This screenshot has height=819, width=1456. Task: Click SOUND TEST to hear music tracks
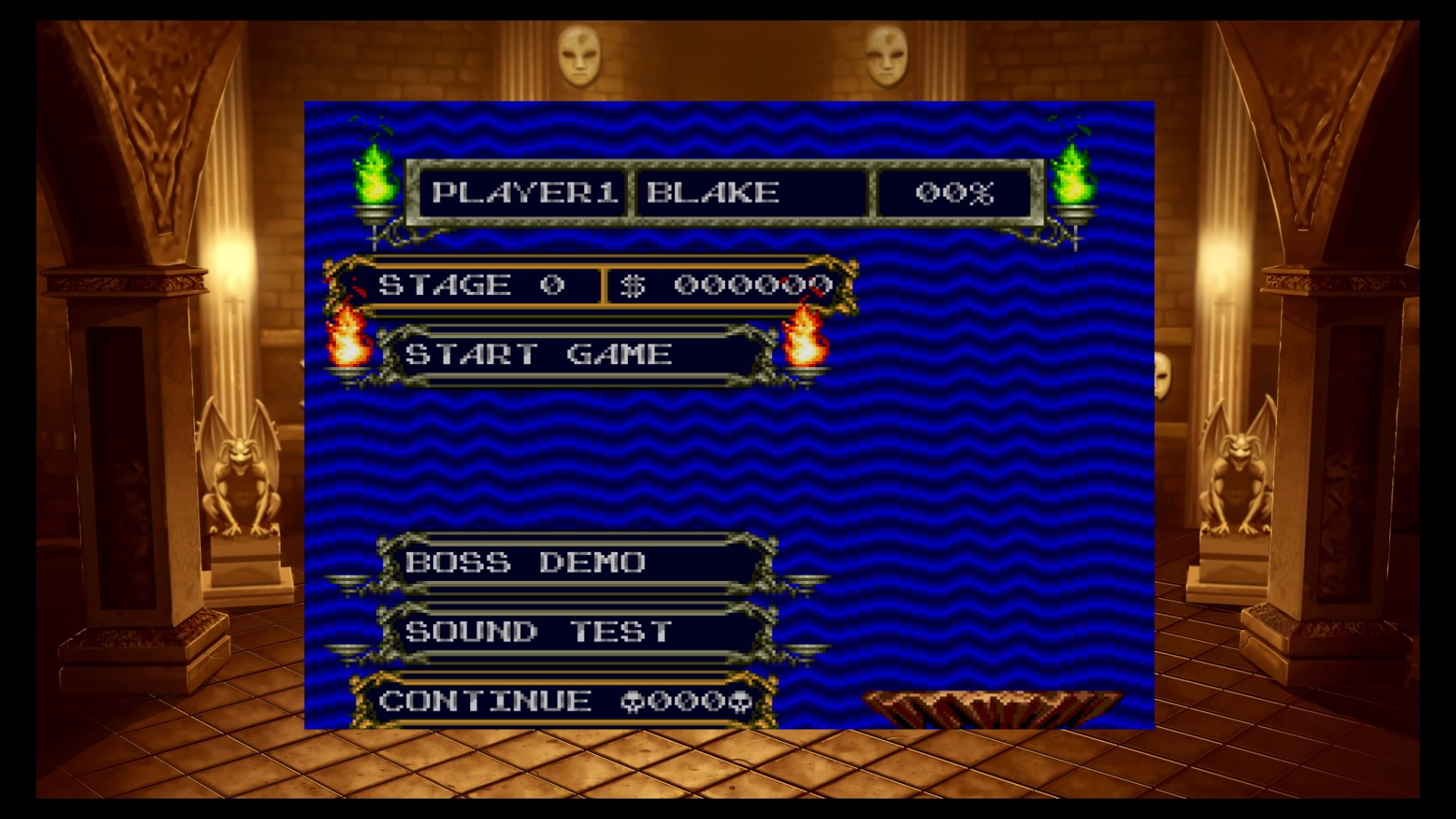[x=538, y=631]
